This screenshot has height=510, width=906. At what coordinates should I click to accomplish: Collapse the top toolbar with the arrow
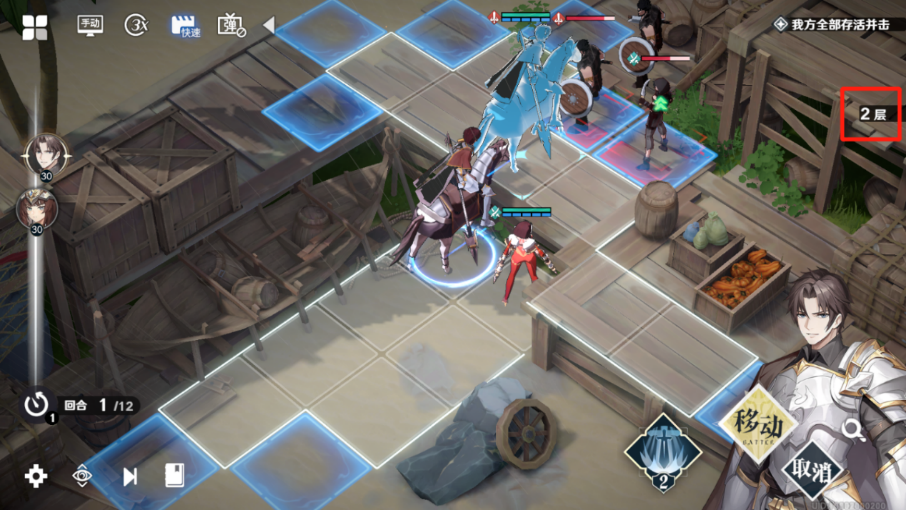tap(268, 25)
